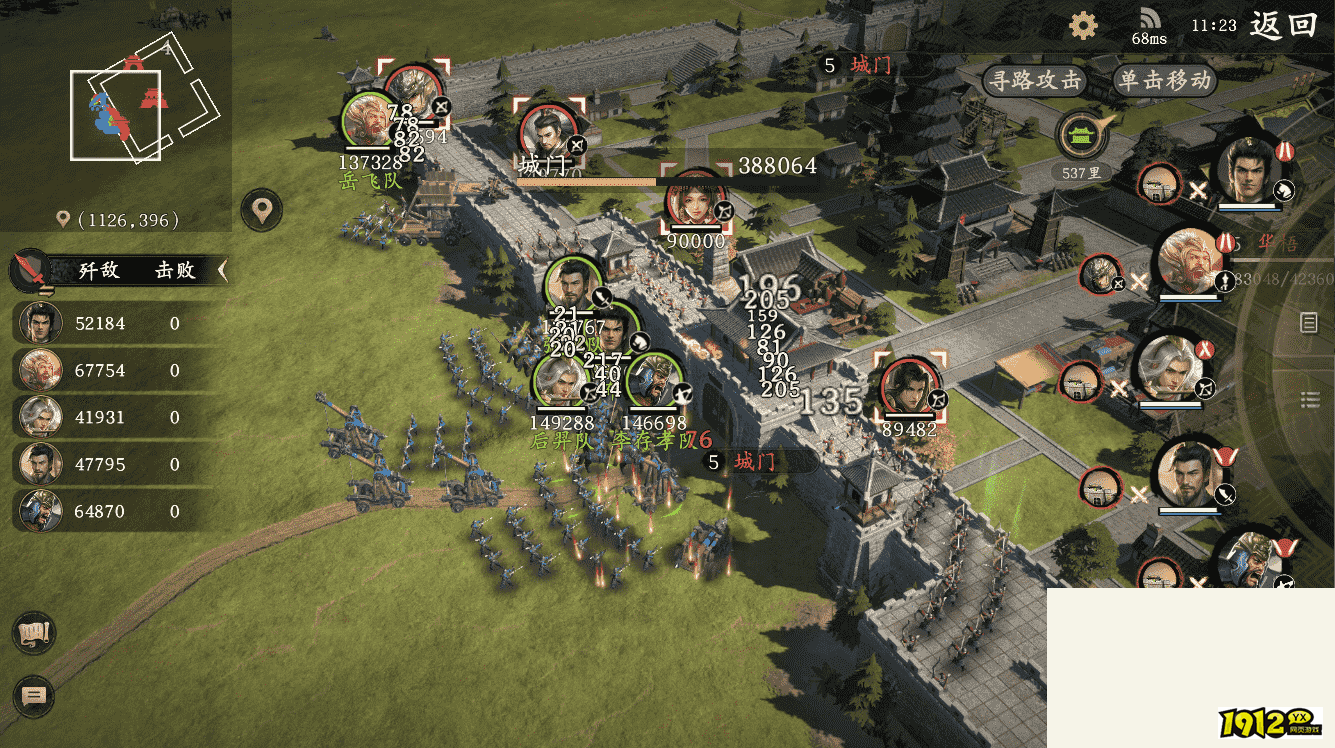Open the round location pin button
The height and width of the screenshot is (748, 1335).
[262, 211]
